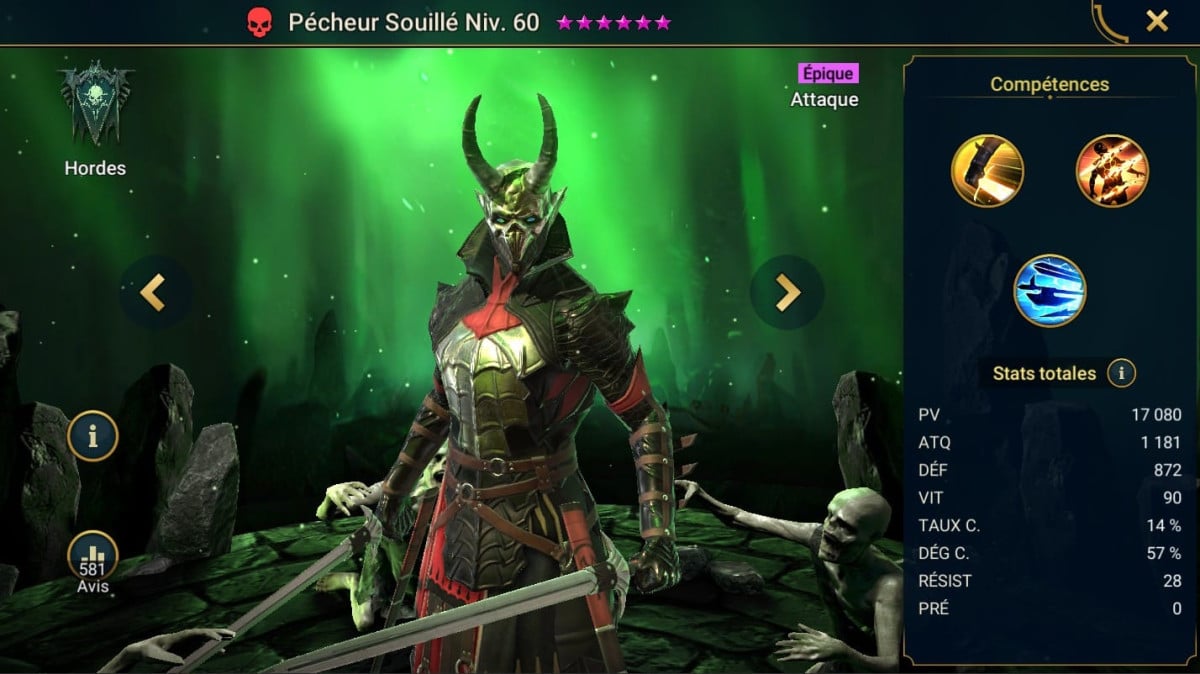Show the previous champion with left arrow
Screen dimensions: 1200x674
(x=153, y=292)
